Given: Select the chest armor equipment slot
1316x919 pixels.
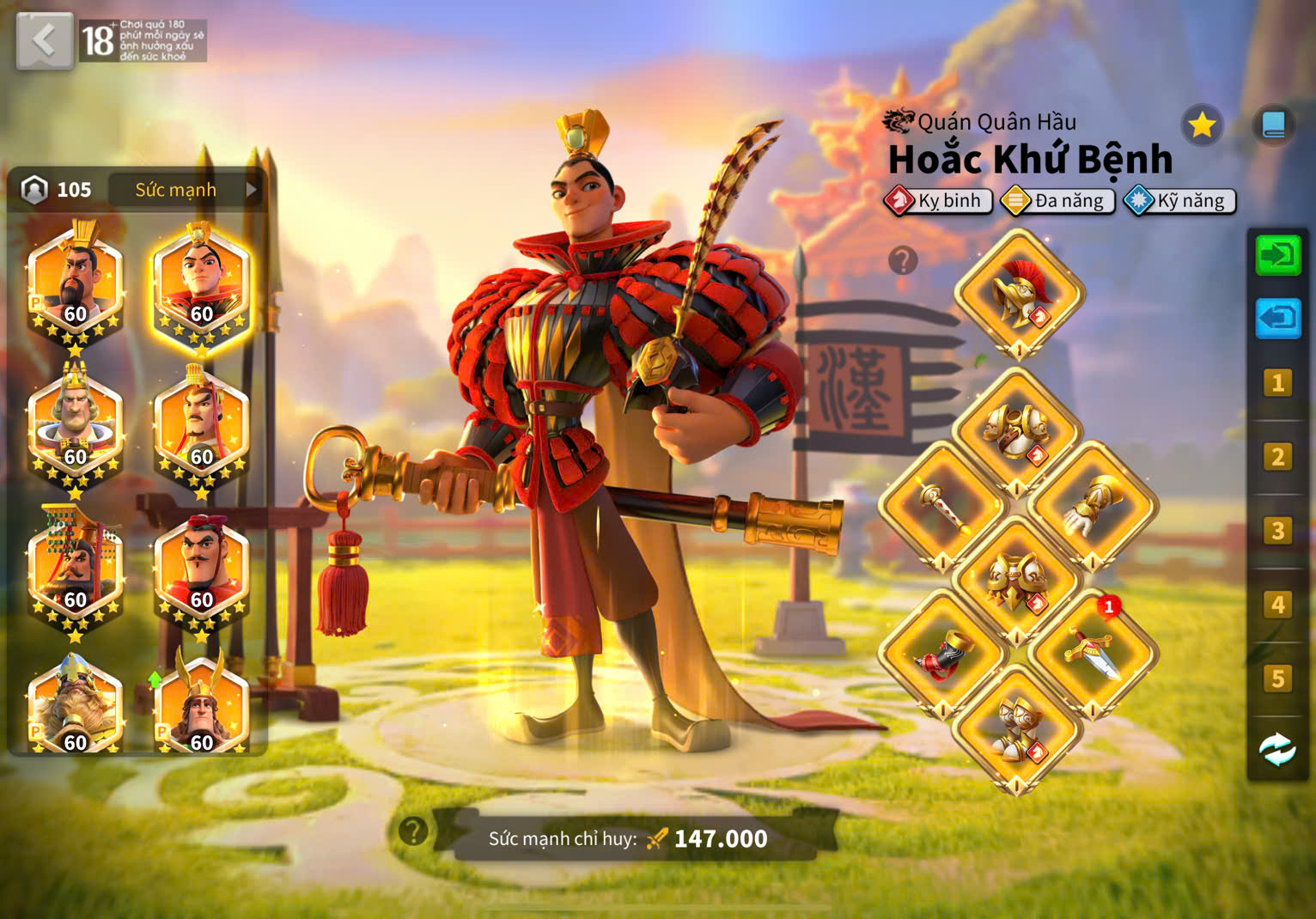Looking at the screenshot, I should (x=1017, y=431).
